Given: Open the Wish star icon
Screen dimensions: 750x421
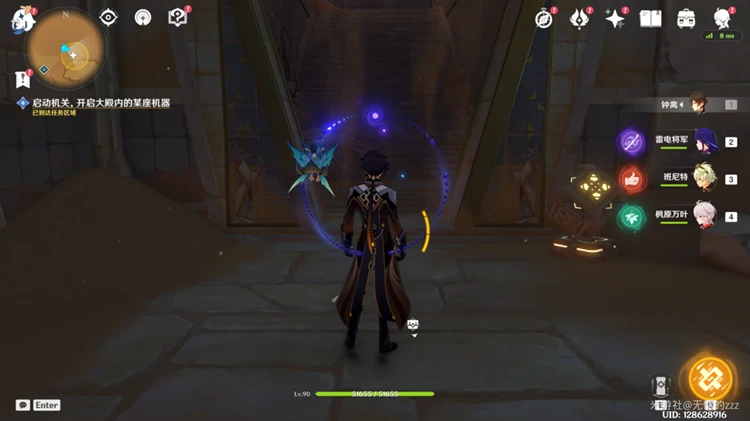Looking at the screenshot, I should pos(615,18).
